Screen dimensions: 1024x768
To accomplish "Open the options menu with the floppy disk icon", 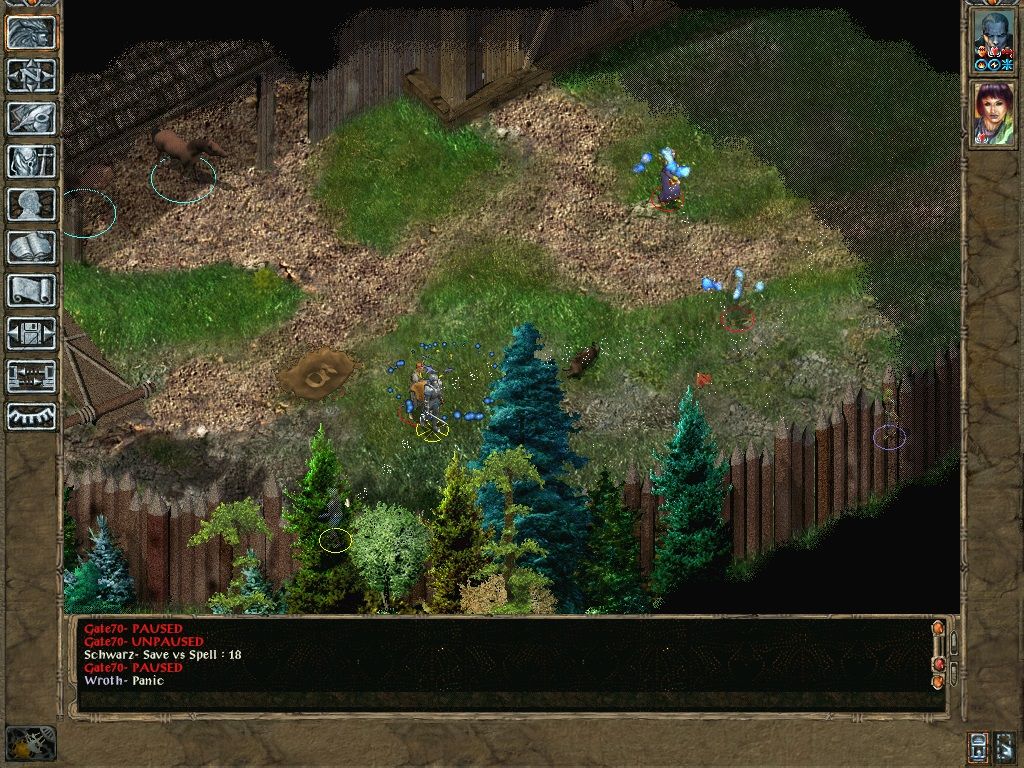I will click(31, 333).
